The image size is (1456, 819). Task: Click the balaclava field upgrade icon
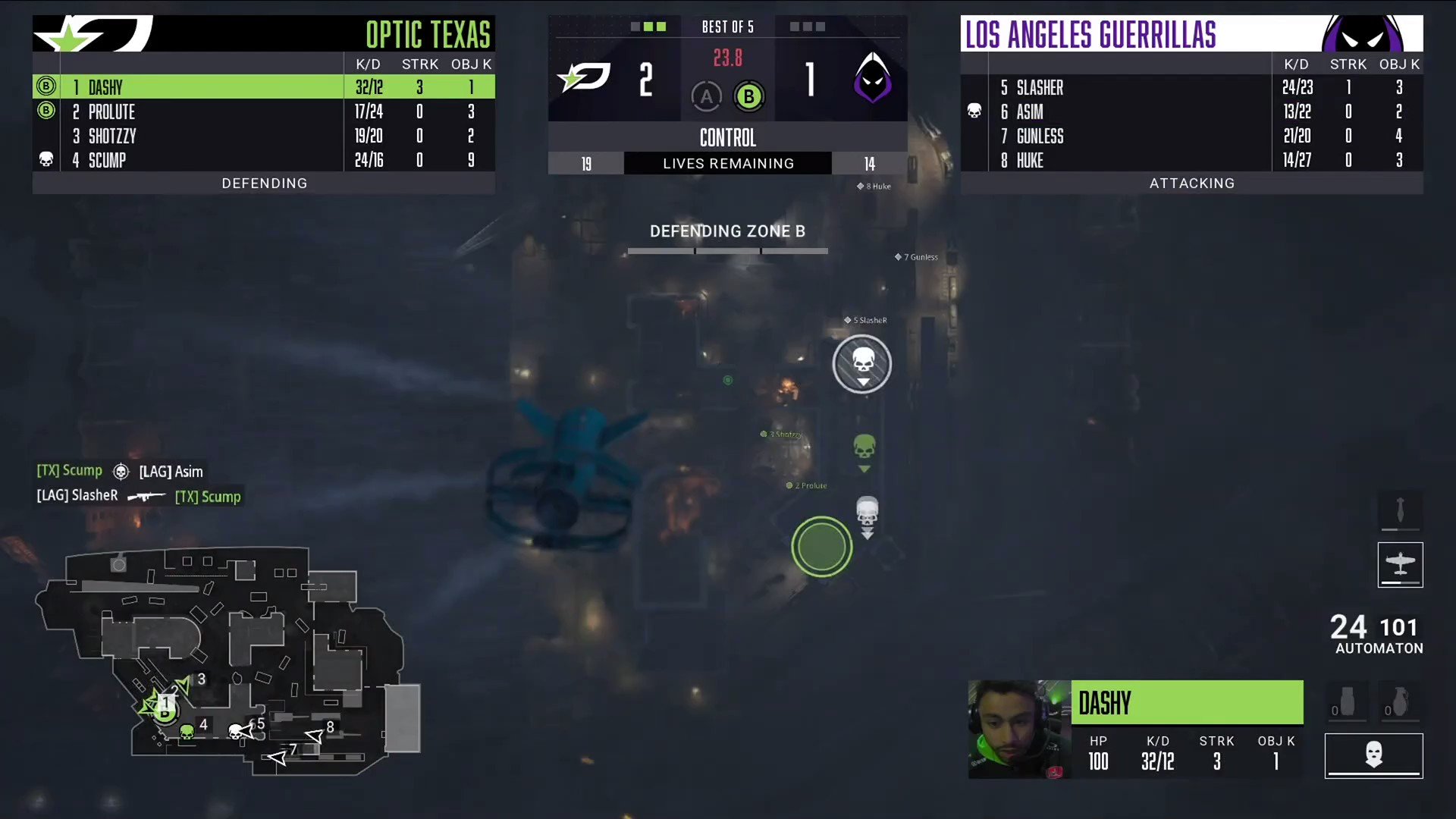point(1373,755)
